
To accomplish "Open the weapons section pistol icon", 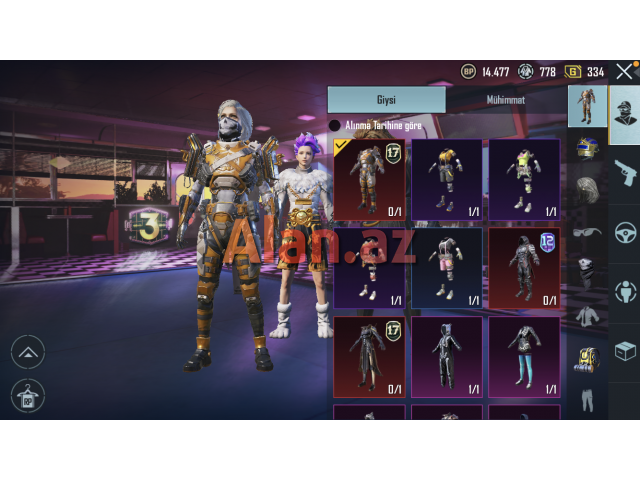I will click(625, 172).
